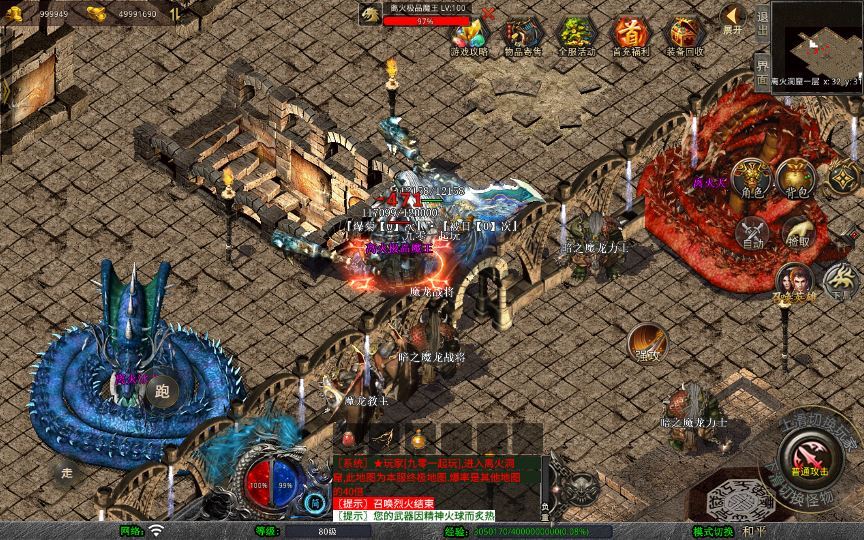
Task: Open the 游戏攻略 game guide icon
Action: (x=469, y=34)
